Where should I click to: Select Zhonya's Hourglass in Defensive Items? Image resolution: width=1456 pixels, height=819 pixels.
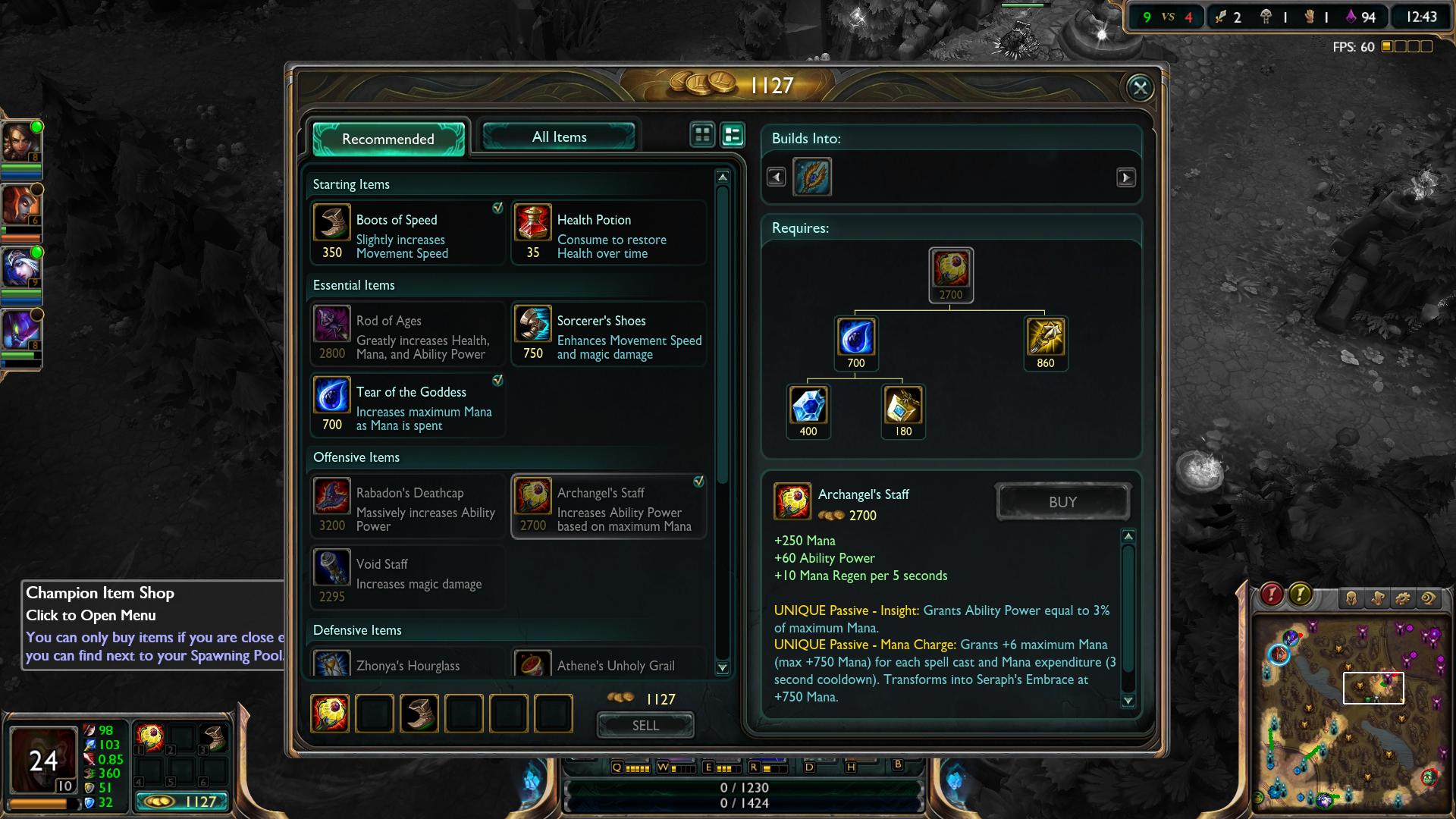point(407,665)
